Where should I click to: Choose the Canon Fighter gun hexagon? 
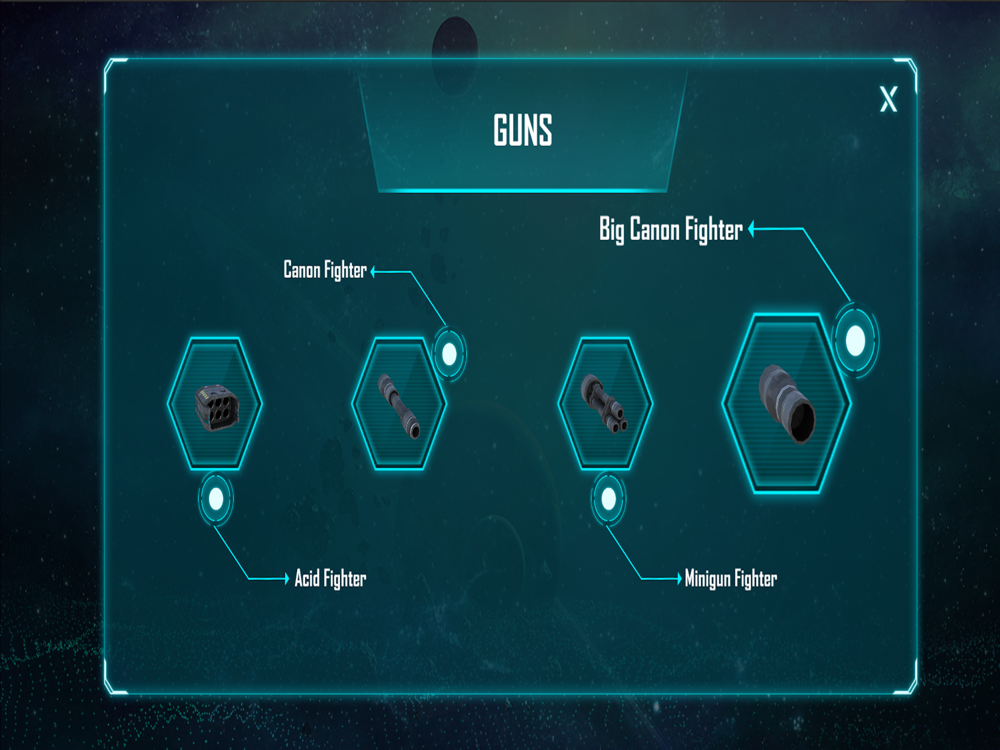tap(399, 403)
